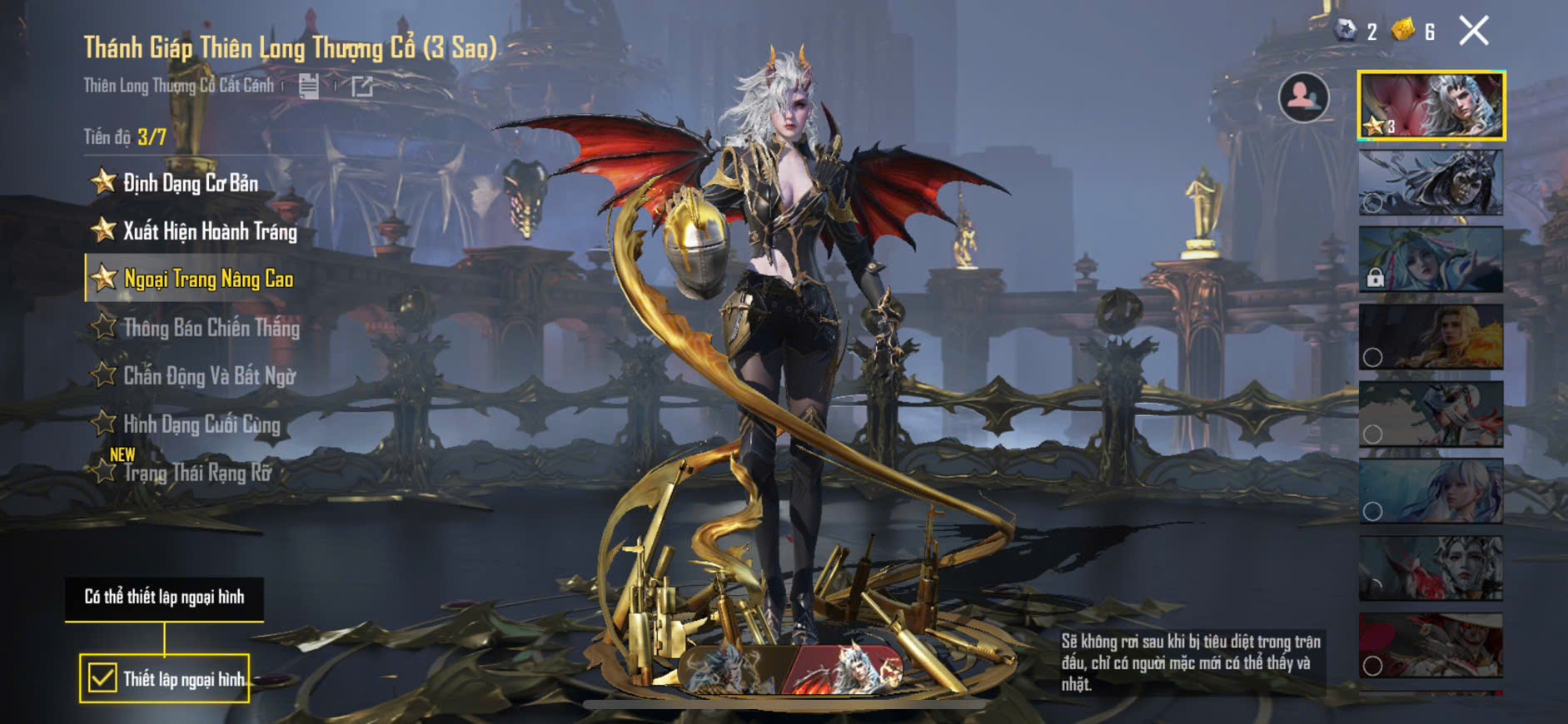Click the share arrow icon
Viewport: 1568px width, 724px height.
tap(362, 86)
